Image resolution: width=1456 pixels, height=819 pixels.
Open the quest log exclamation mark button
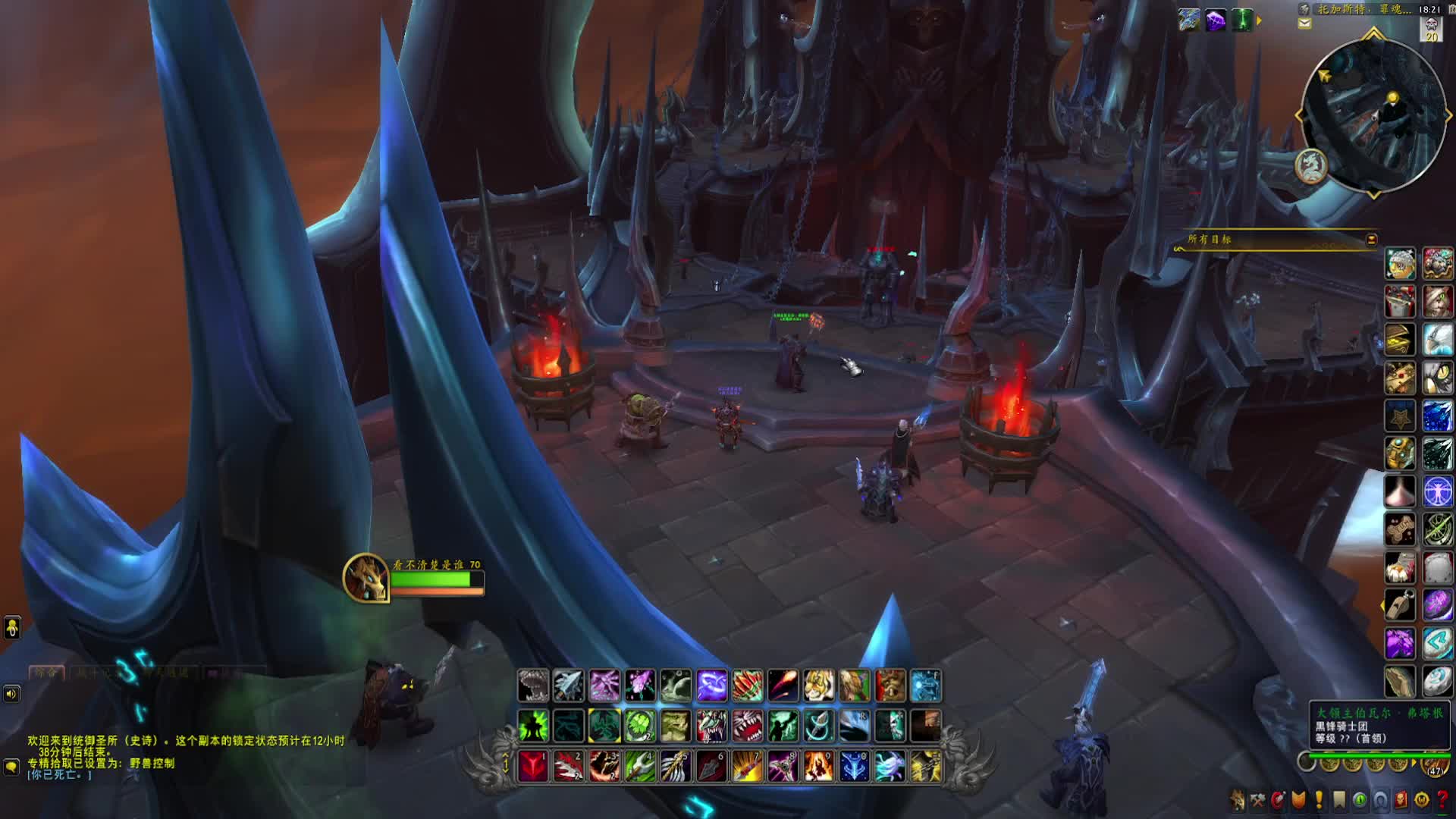[1319, 800]
